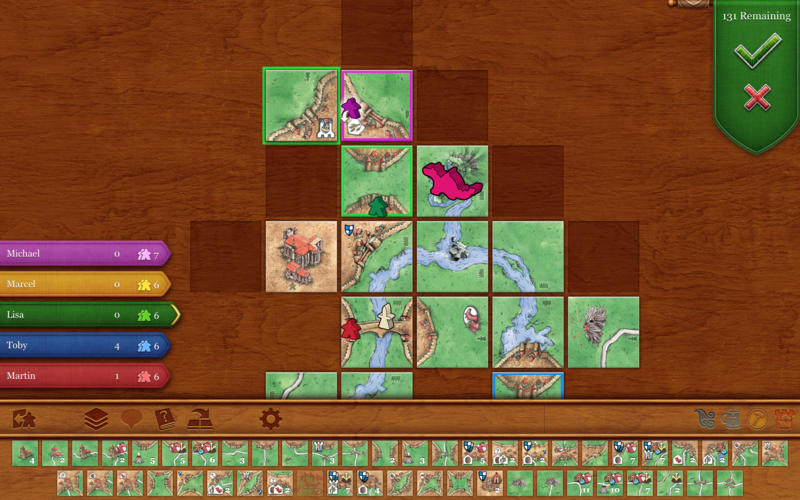
Task: Click the meeple and house icon
Action: coord(24,419)
